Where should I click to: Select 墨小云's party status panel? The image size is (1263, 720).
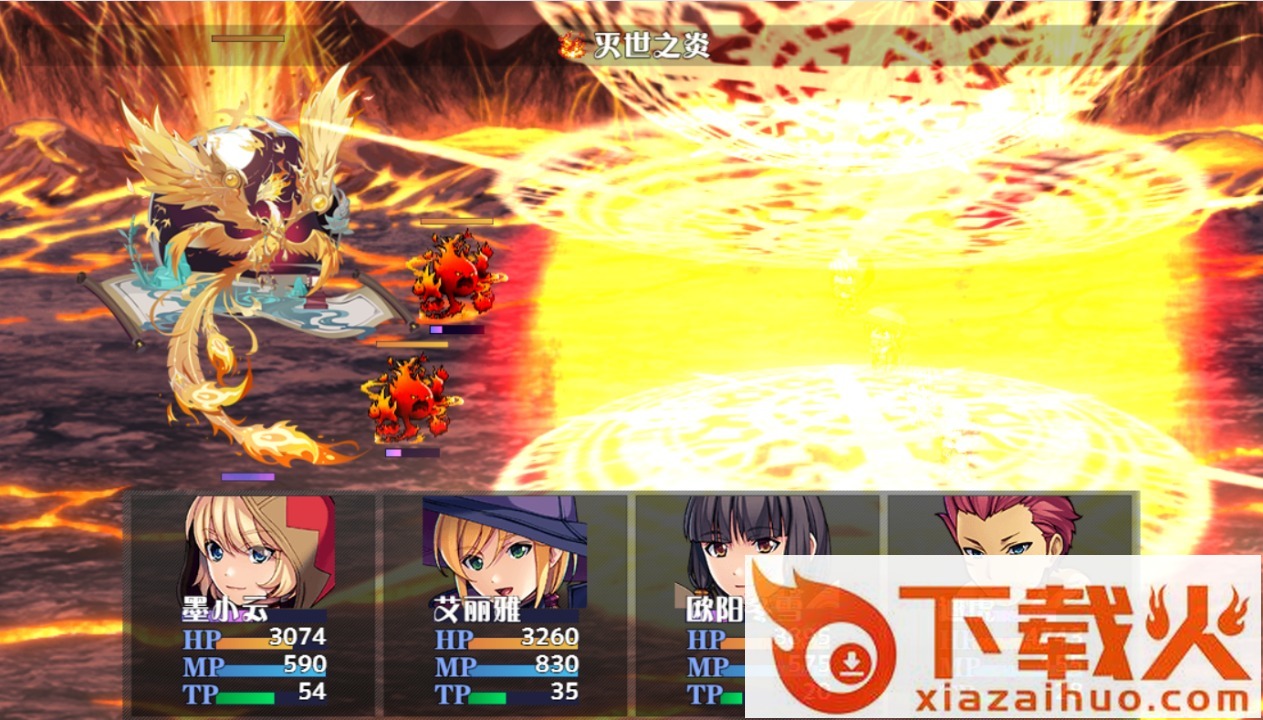252,604
